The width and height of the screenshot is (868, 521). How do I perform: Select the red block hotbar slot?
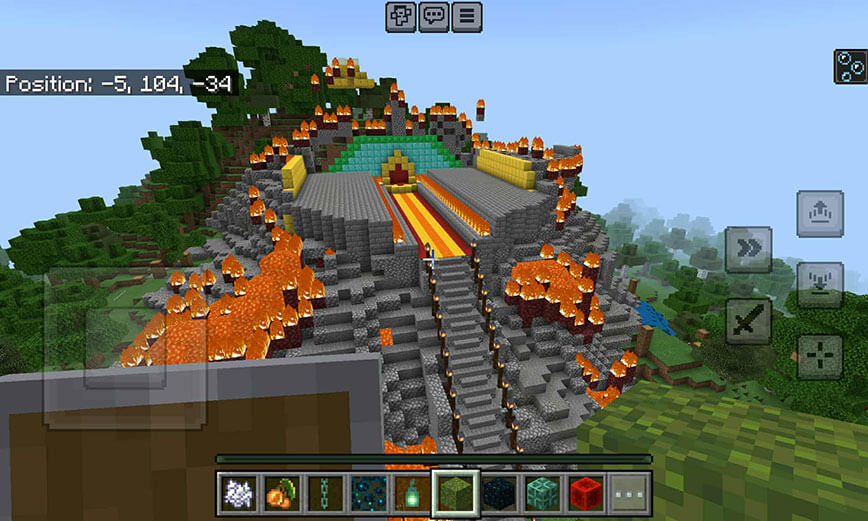point(586,493)
